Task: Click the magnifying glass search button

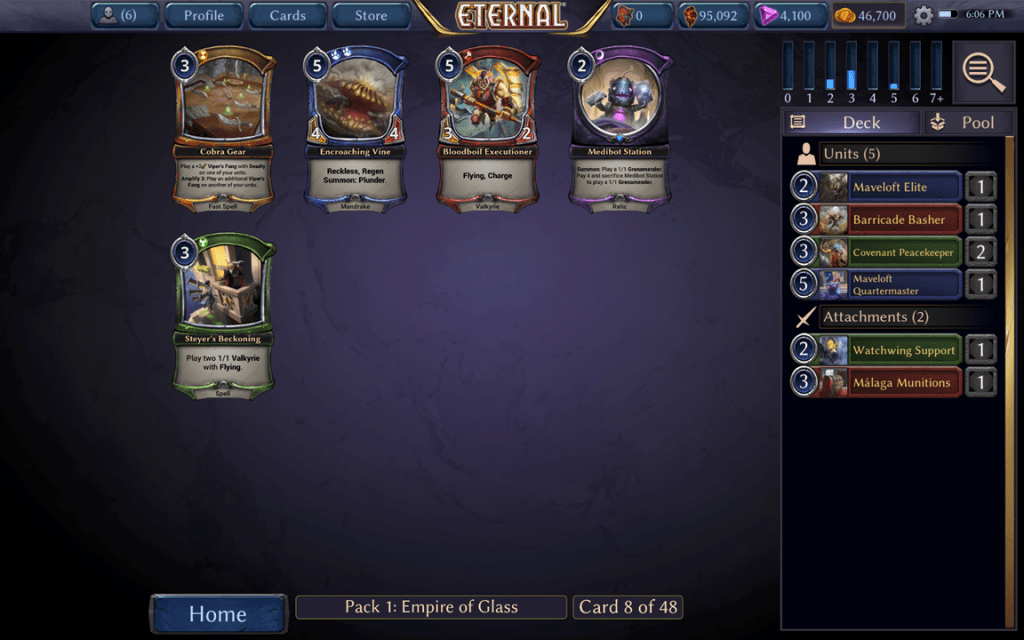Action: click(984, 72)
